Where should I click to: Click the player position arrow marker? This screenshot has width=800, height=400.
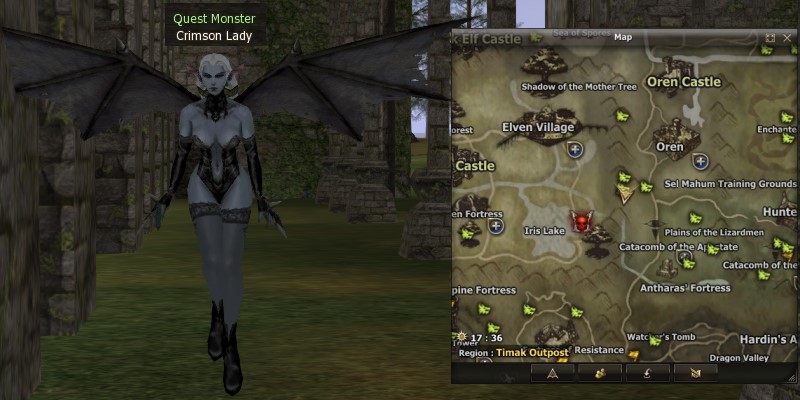[x=627, y=196]
